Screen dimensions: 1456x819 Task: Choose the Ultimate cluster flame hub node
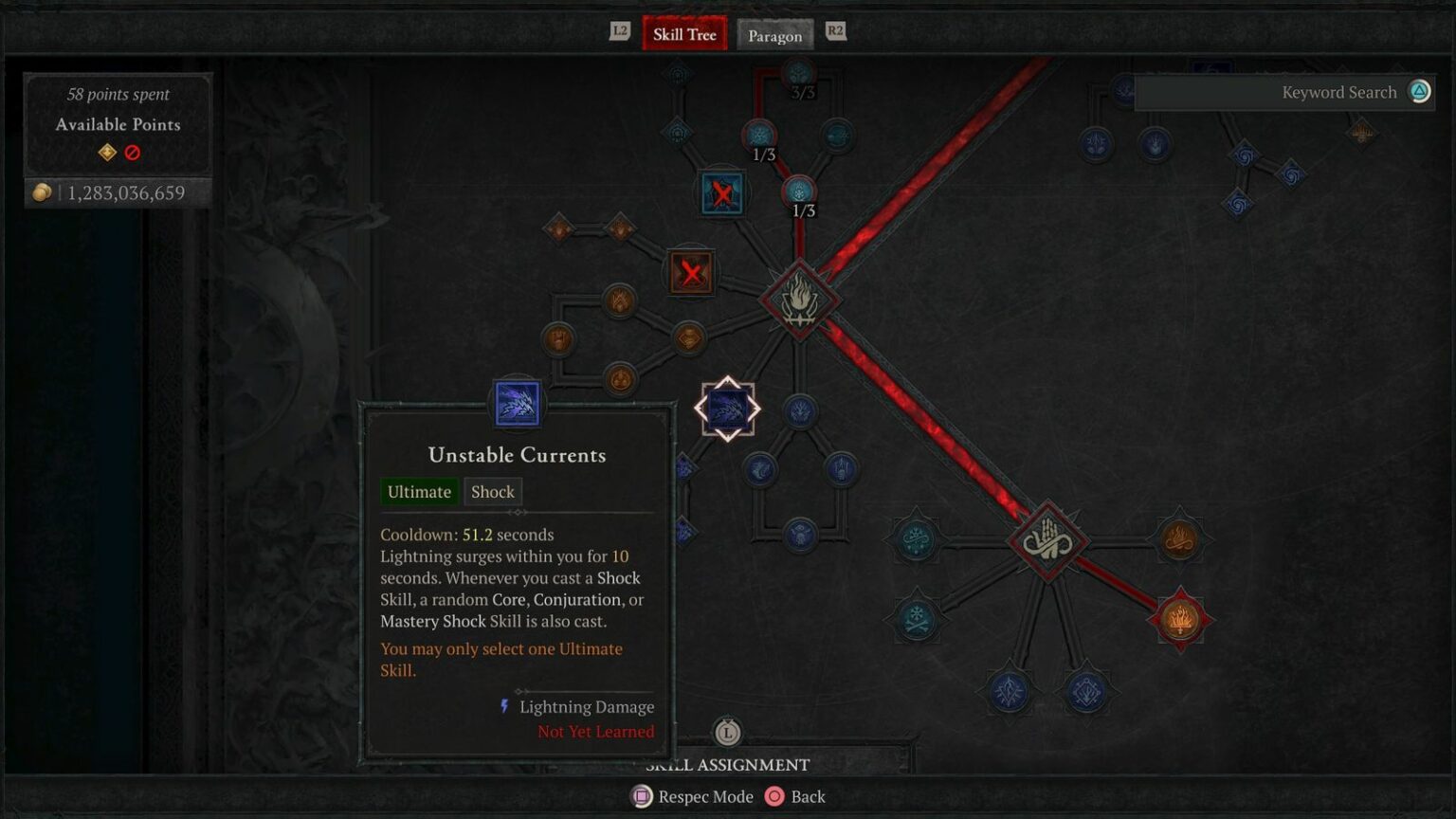click(x=799, y=300)
